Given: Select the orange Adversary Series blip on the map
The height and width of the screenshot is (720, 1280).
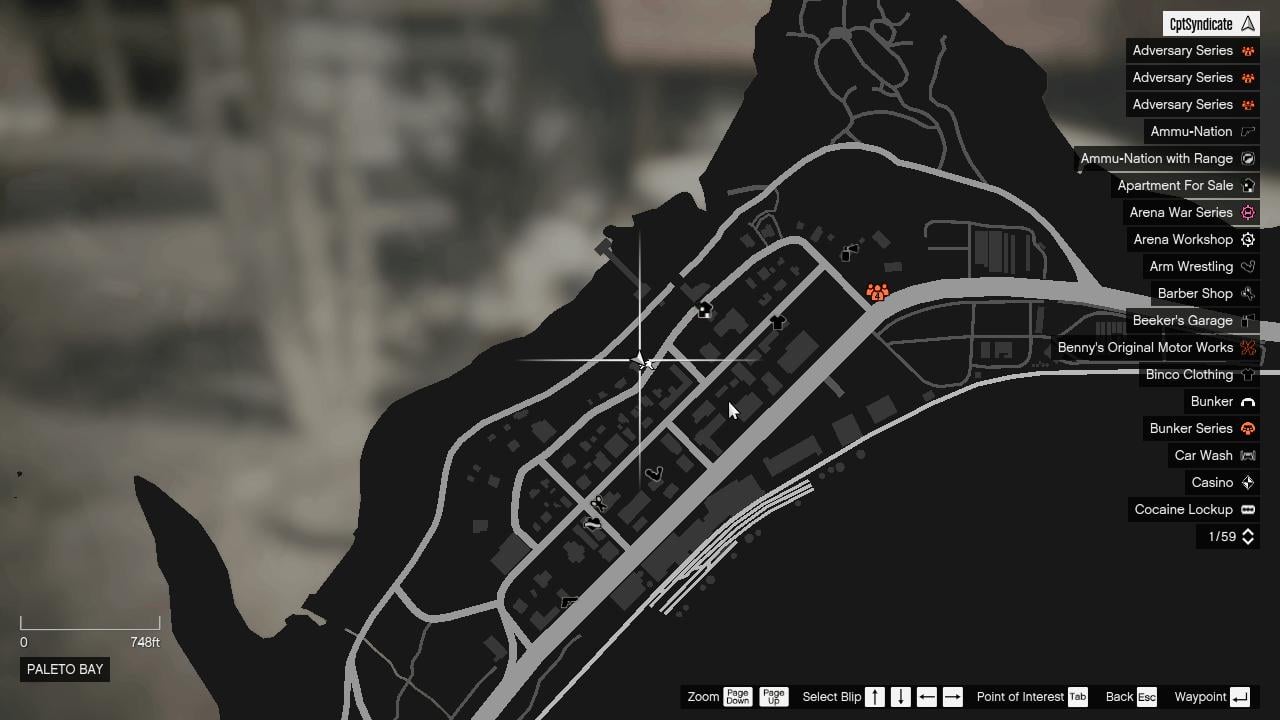Looking at the screenshot, I should point(877,293).
